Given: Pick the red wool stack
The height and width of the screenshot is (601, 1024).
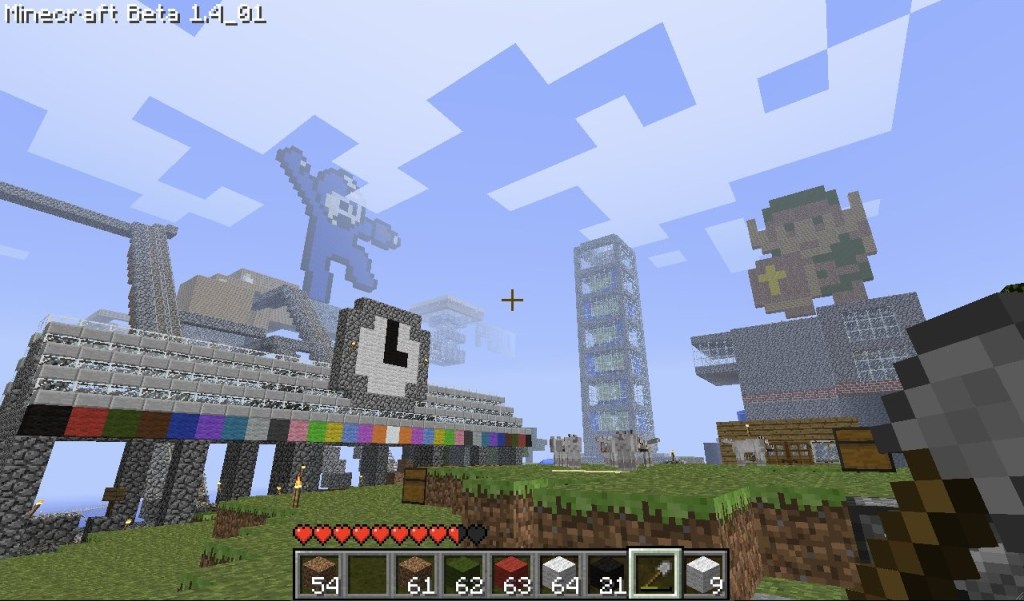Looking at the screenshot, I should (x=510, y=573).
